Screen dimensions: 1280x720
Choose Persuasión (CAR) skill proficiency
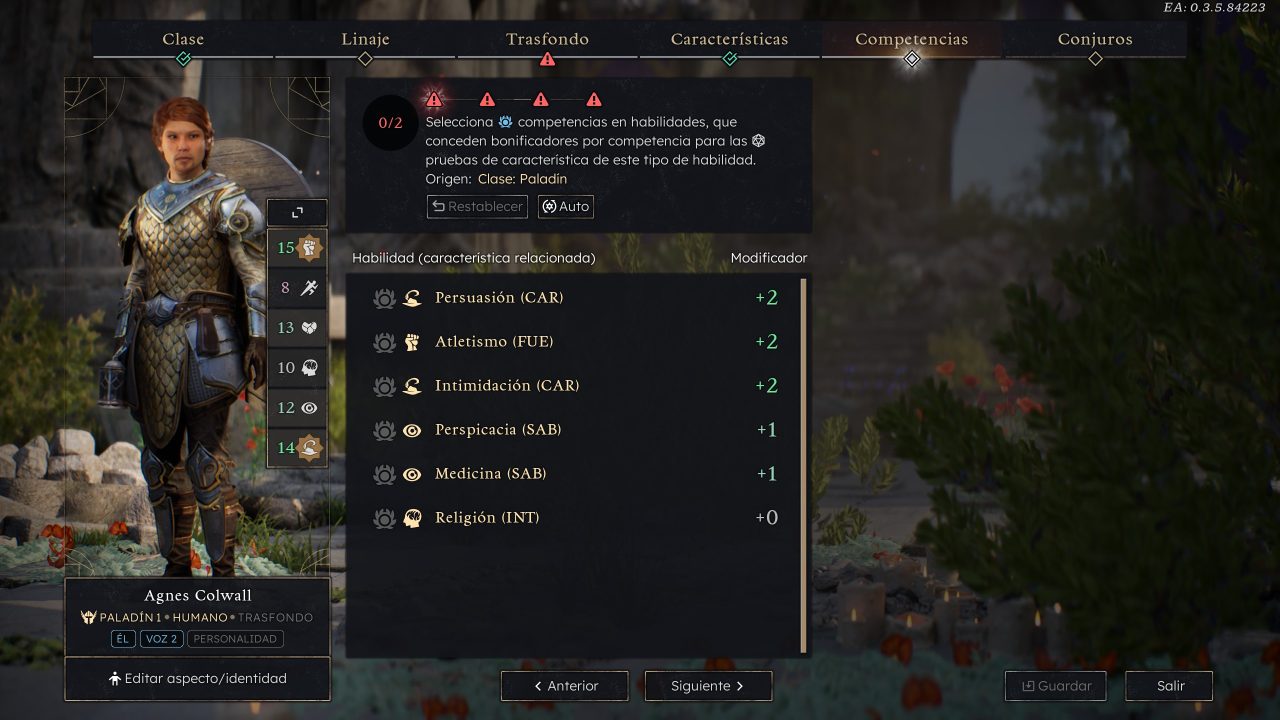click(x=499, y=298)
